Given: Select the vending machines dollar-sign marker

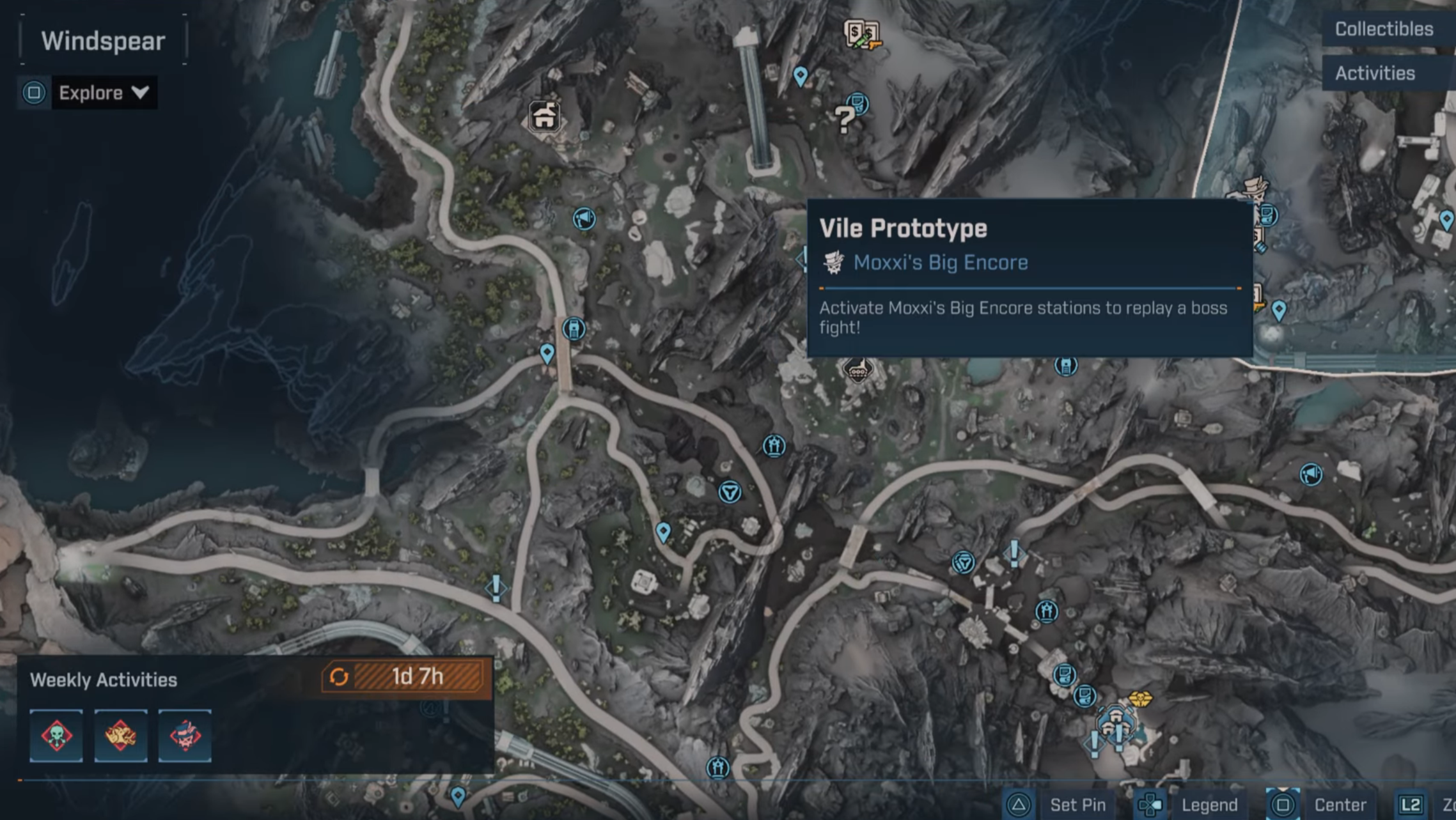Looking at the screenshot, I should (861, 34).
